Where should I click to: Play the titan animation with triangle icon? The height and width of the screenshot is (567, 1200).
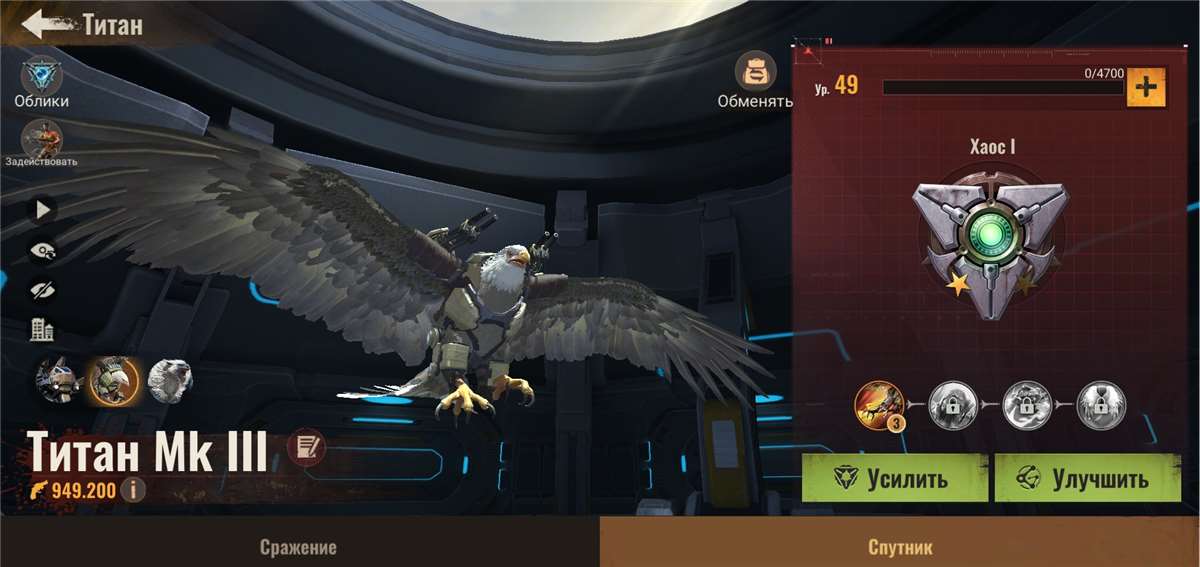[43, 210]
